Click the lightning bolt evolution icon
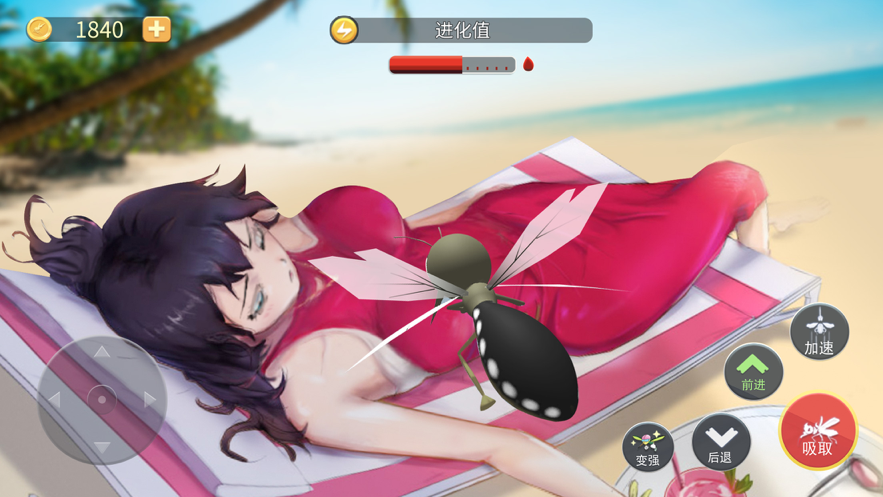 [x=344, y=30]
